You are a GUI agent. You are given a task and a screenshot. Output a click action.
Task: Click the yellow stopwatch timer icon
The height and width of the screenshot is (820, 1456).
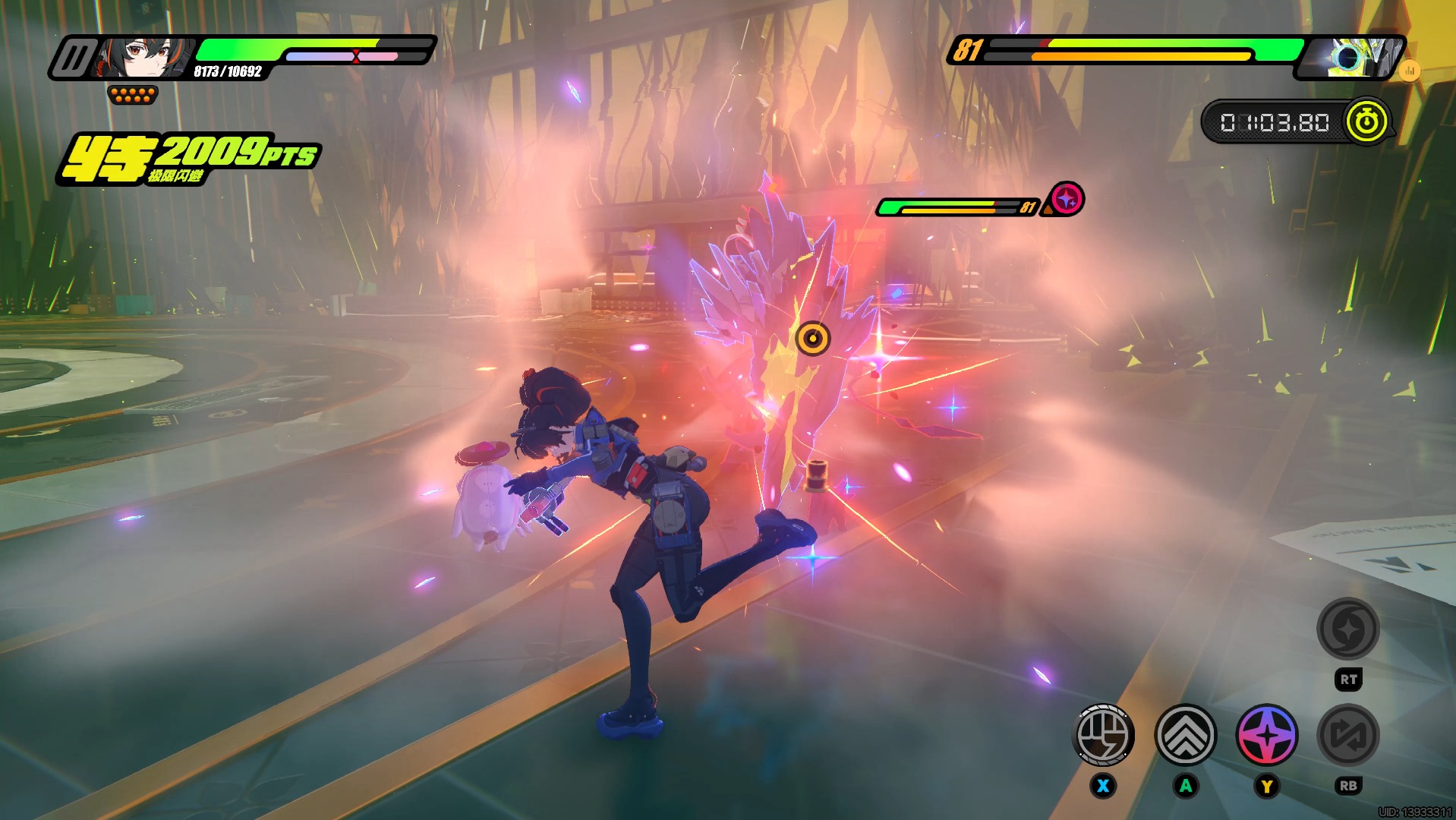pos(1367,121)
